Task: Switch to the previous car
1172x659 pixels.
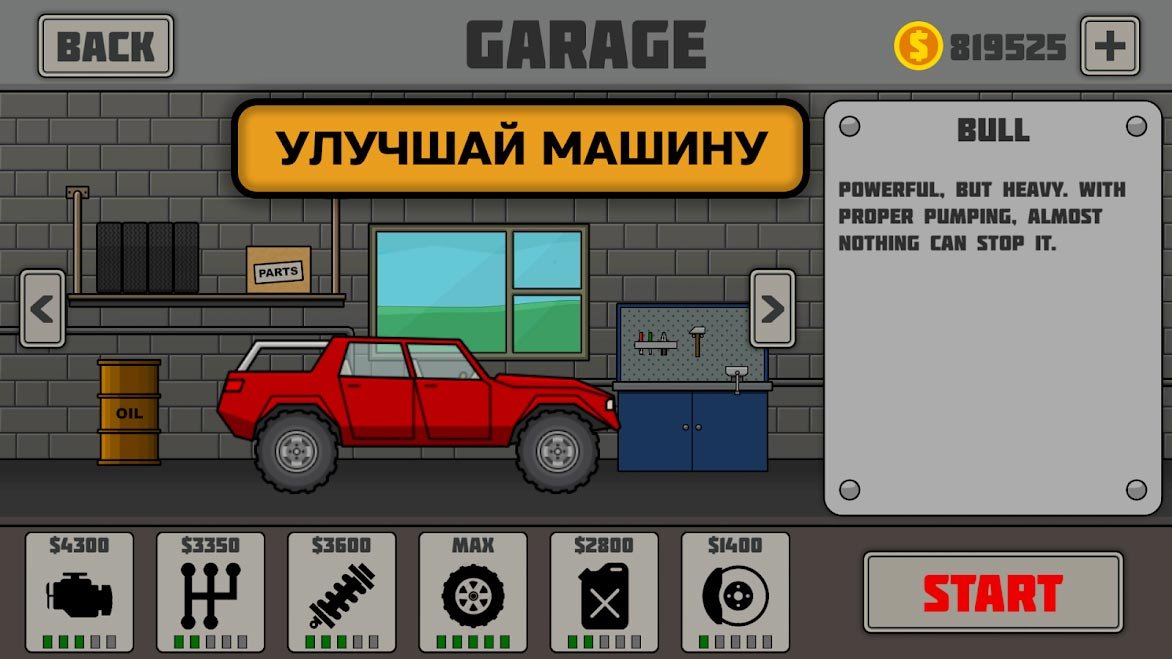Action: [x=42, y=309]
